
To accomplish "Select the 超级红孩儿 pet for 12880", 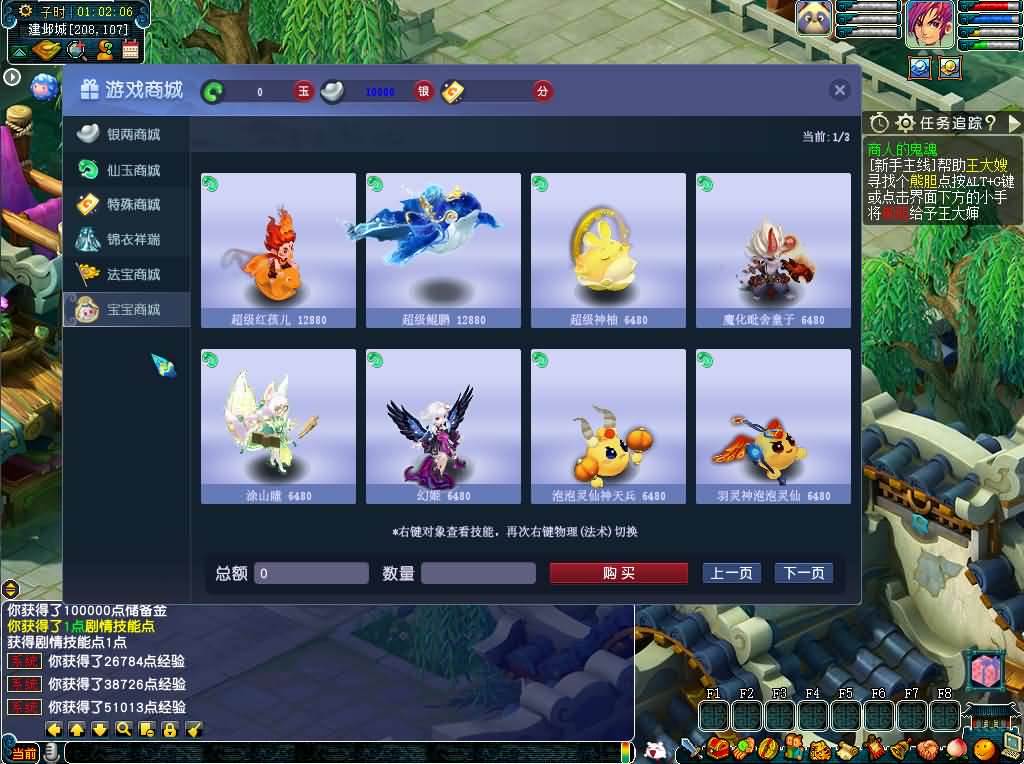I will (x=278, y=250).
